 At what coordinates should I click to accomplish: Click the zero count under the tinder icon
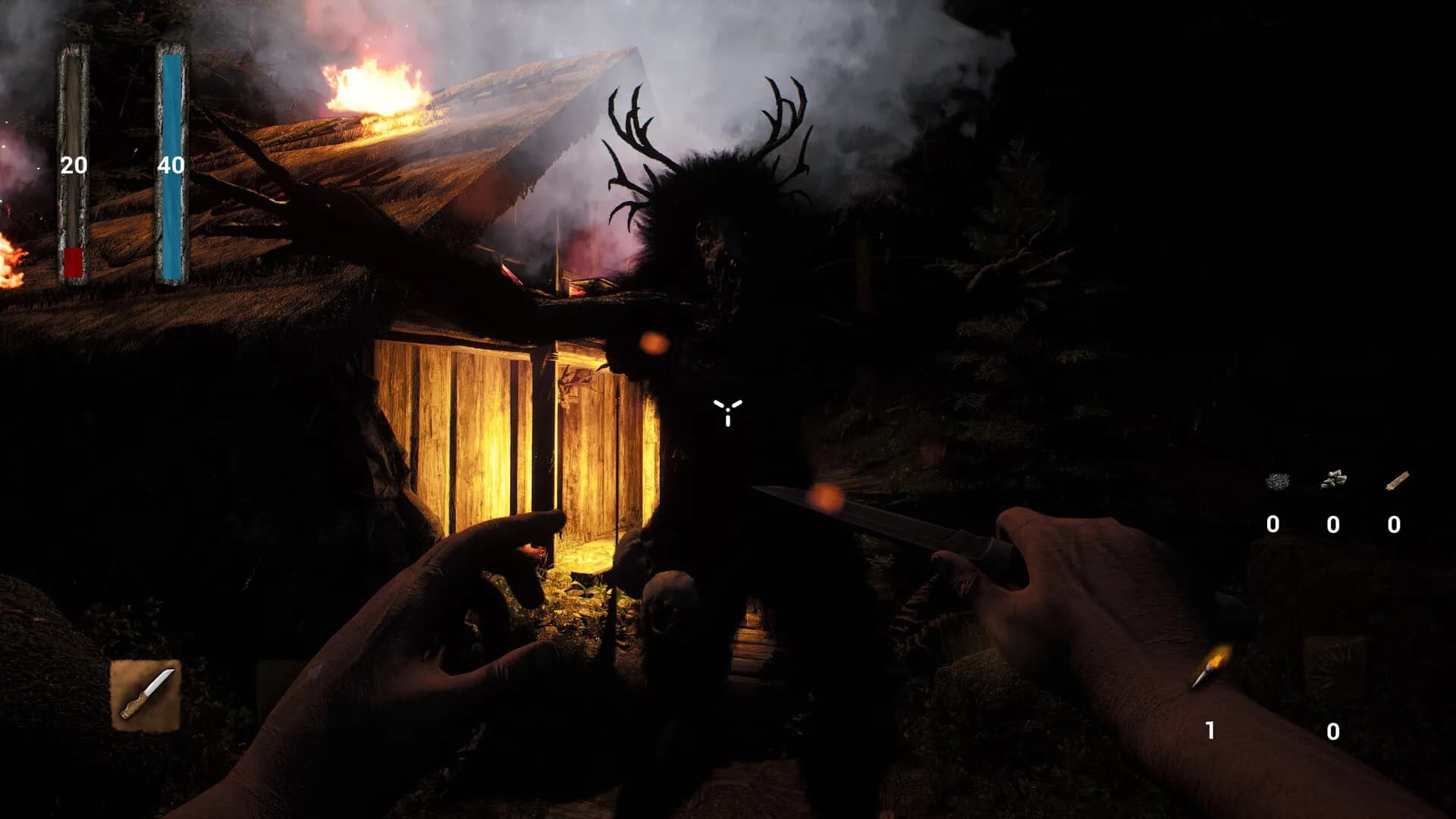click(1273, 523)
